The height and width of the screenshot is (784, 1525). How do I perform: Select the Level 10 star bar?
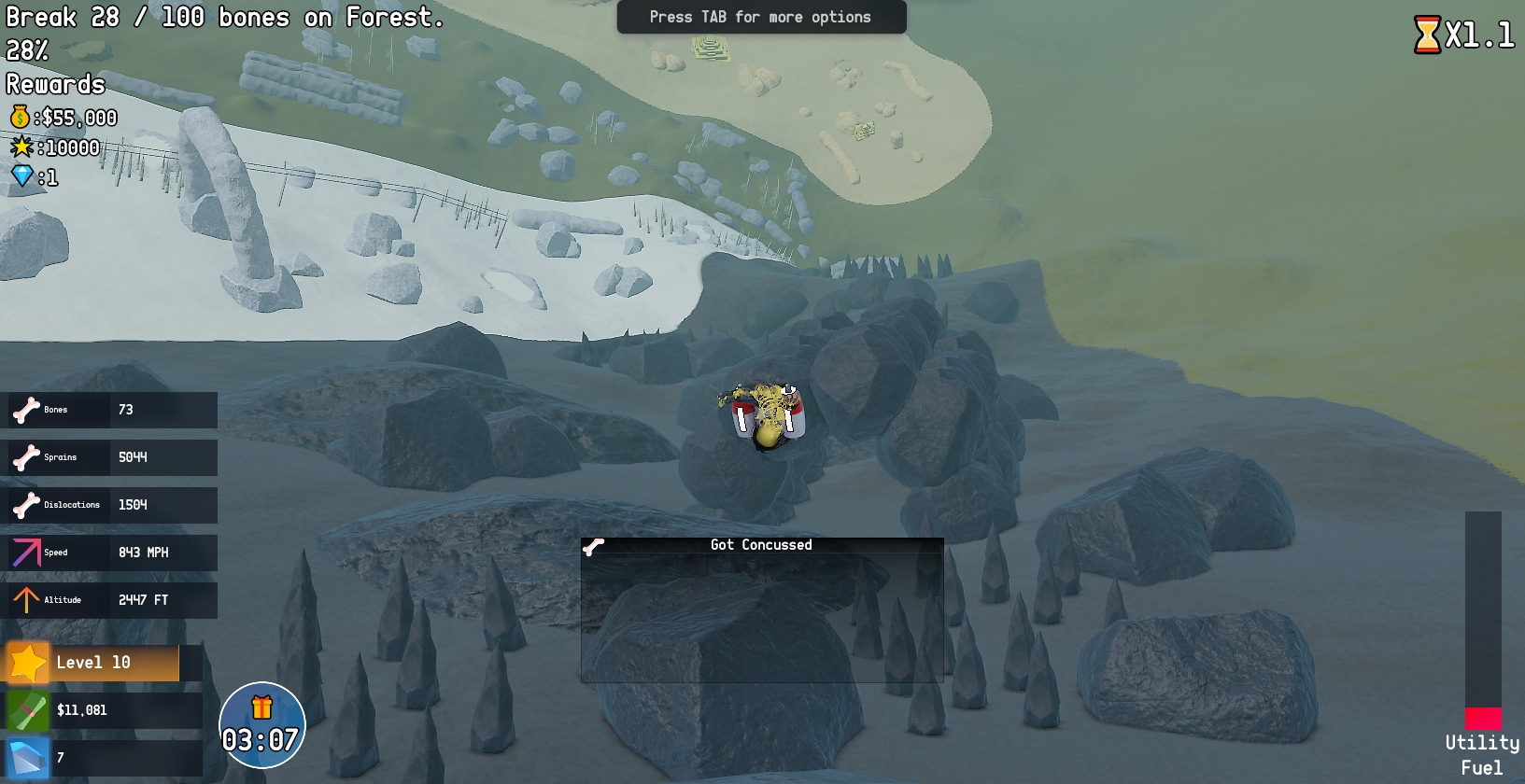103,663
